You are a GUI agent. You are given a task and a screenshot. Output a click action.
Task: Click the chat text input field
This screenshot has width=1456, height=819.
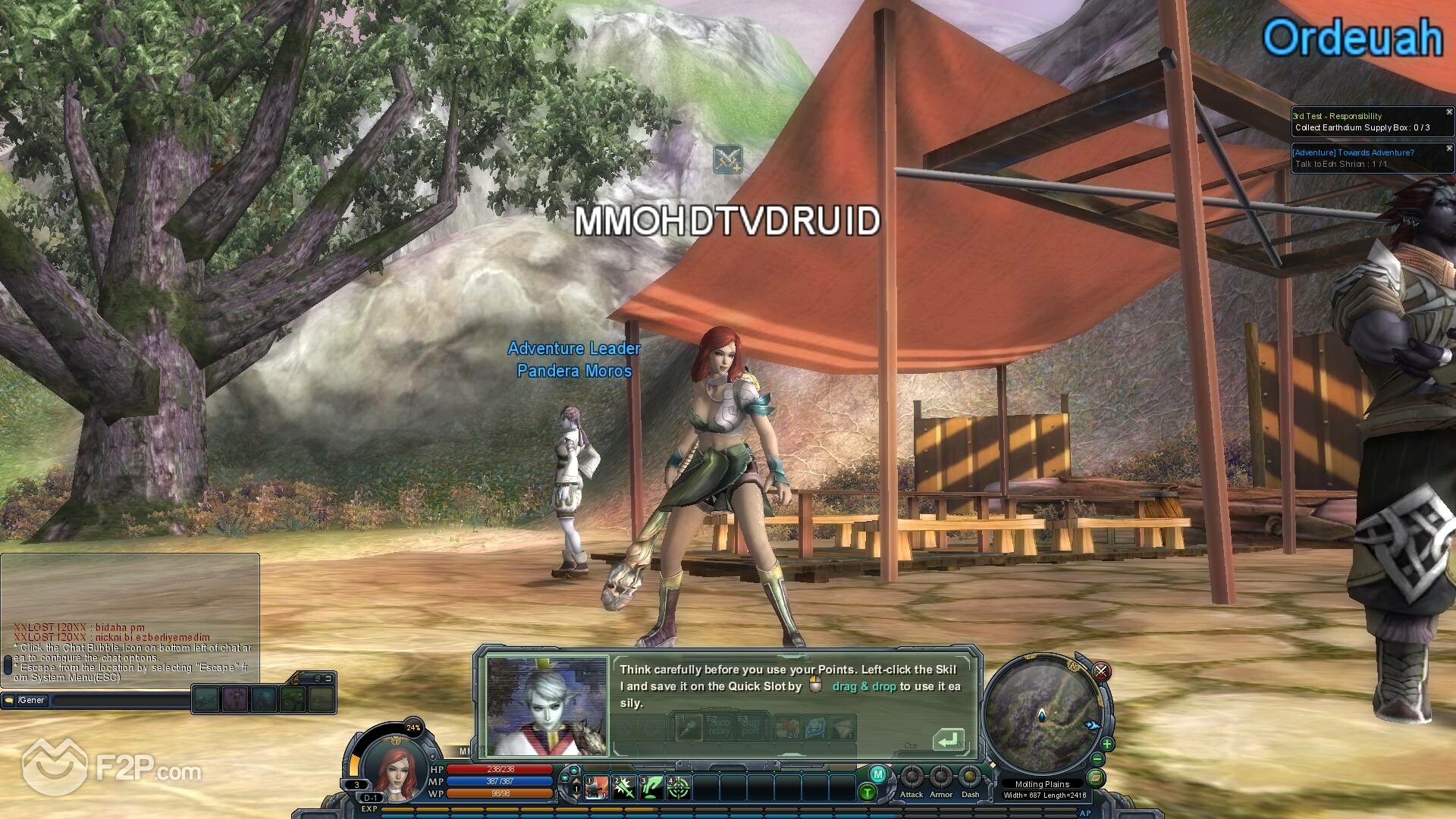[x=121, y=701]
